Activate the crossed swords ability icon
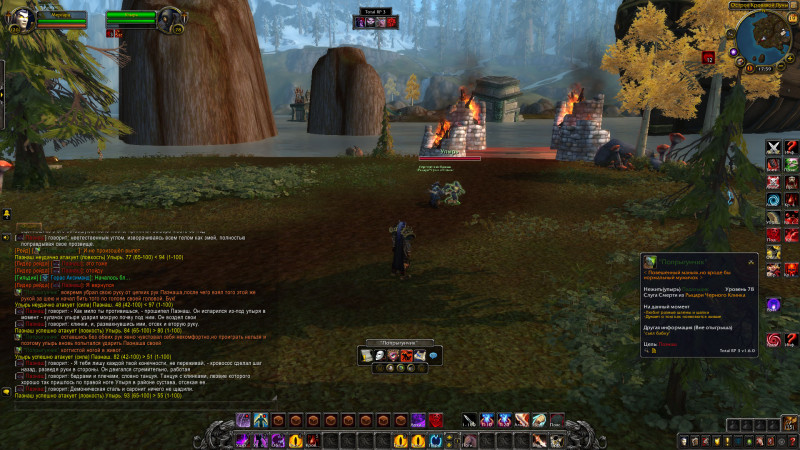The width and height of the screenshot is (800, 450). [x=774, y=147]
